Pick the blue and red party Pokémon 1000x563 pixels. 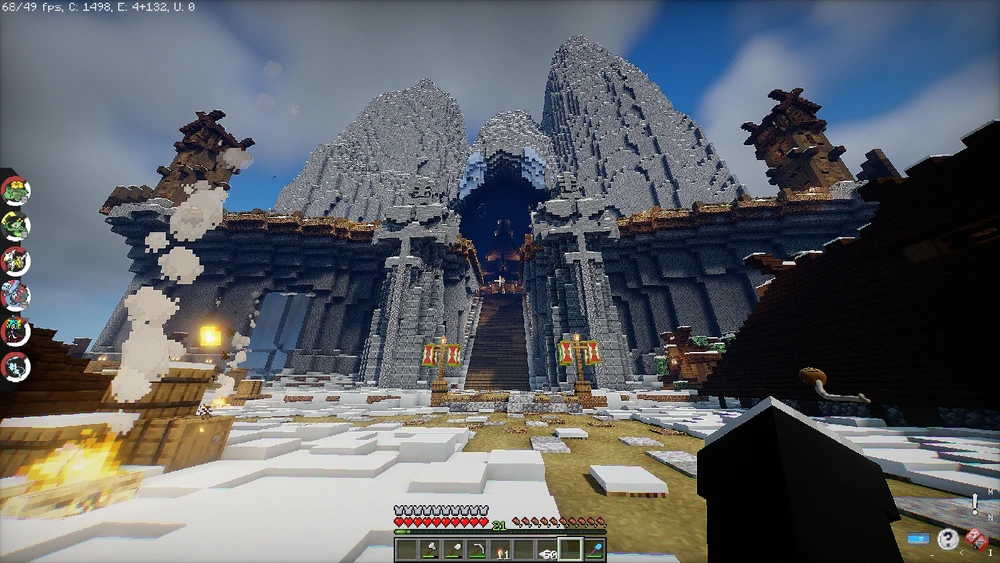15,295
